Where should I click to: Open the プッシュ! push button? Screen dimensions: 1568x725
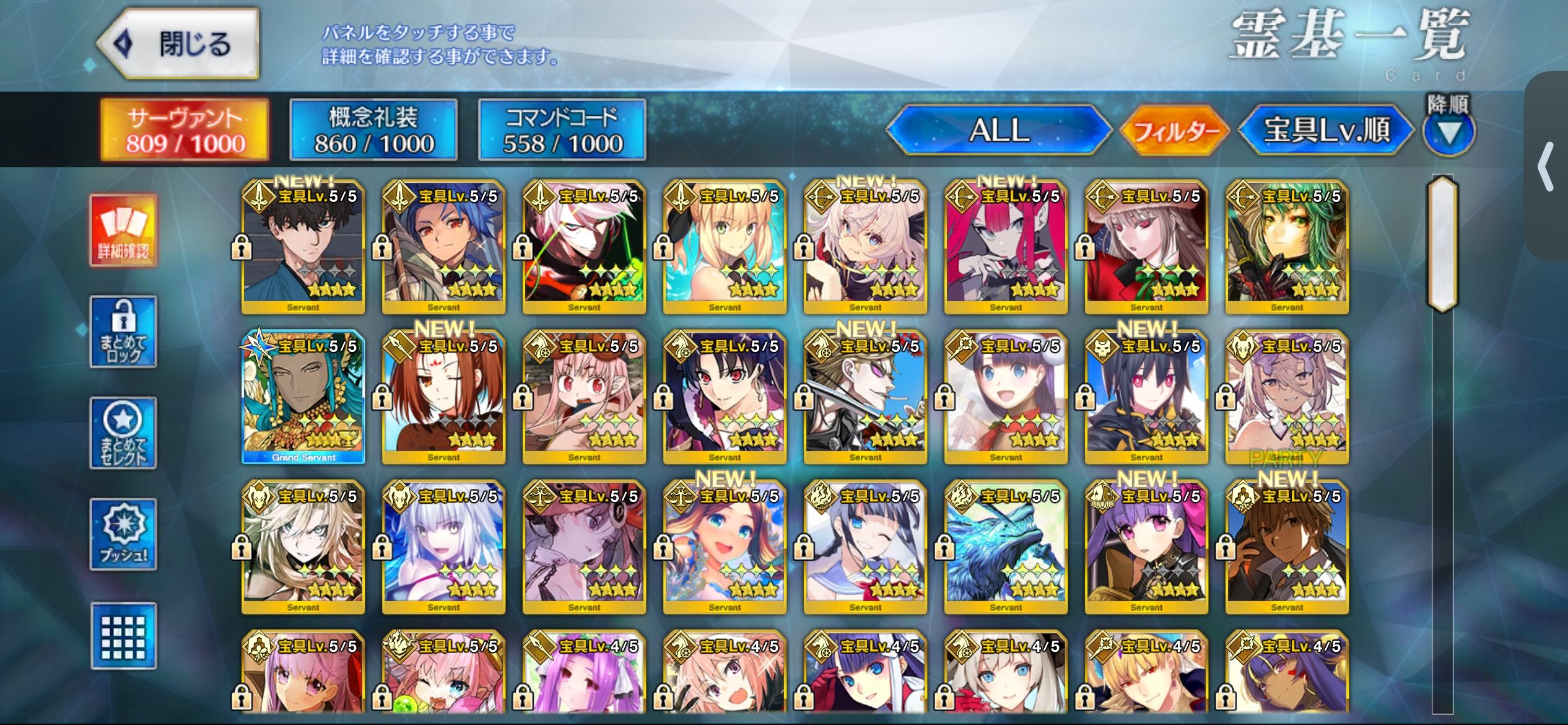tap(123, 534)
